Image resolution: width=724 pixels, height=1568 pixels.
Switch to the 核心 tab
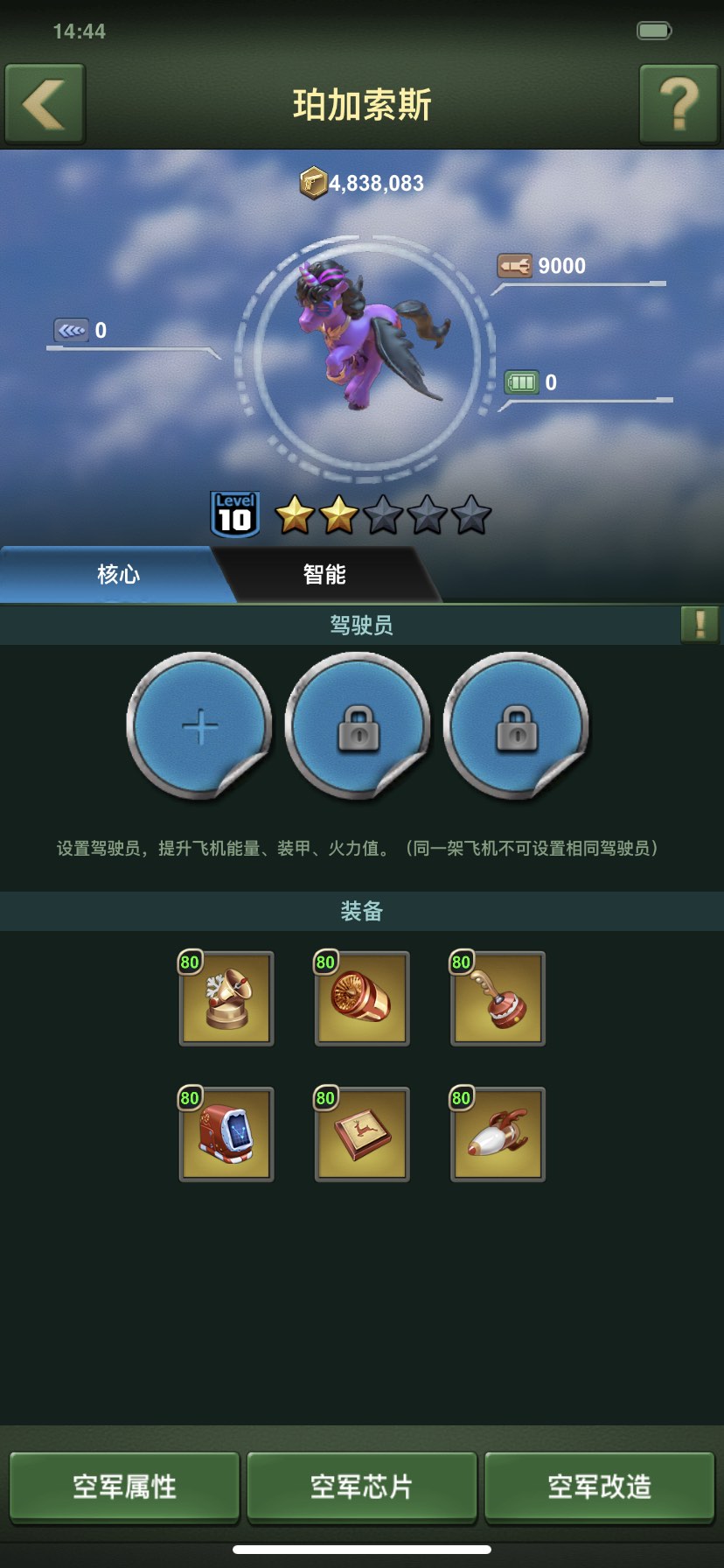pyautogui.click(x=118, y=575)
